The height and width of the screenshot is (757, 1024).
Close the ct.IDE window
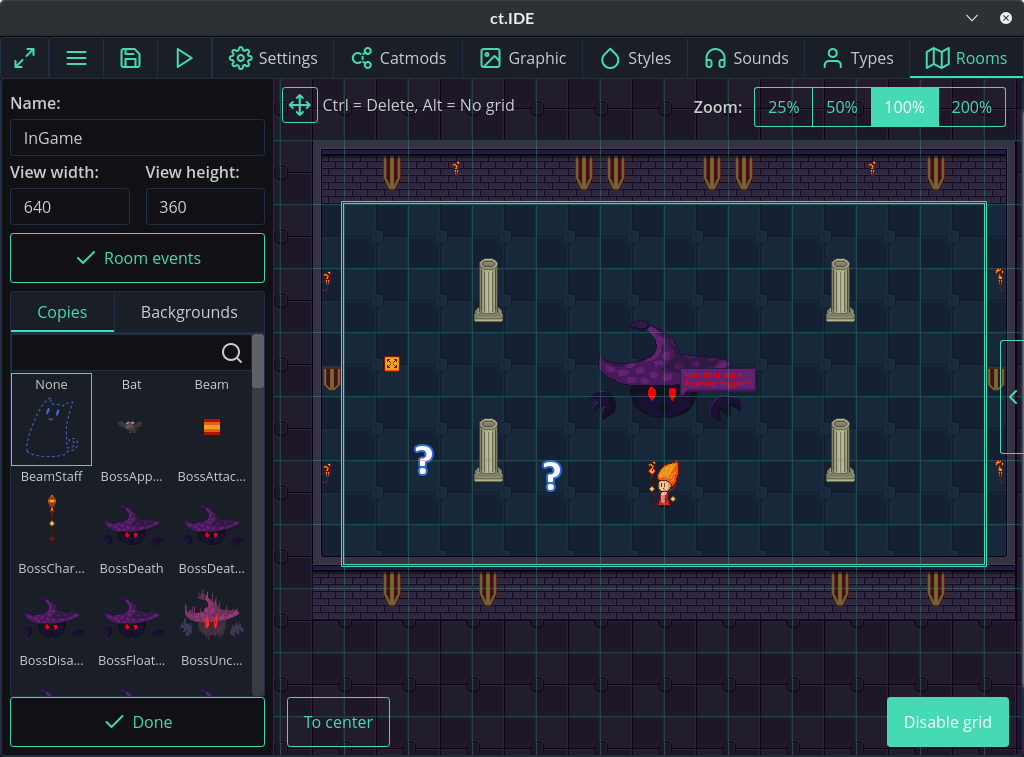coord(1005,18)
